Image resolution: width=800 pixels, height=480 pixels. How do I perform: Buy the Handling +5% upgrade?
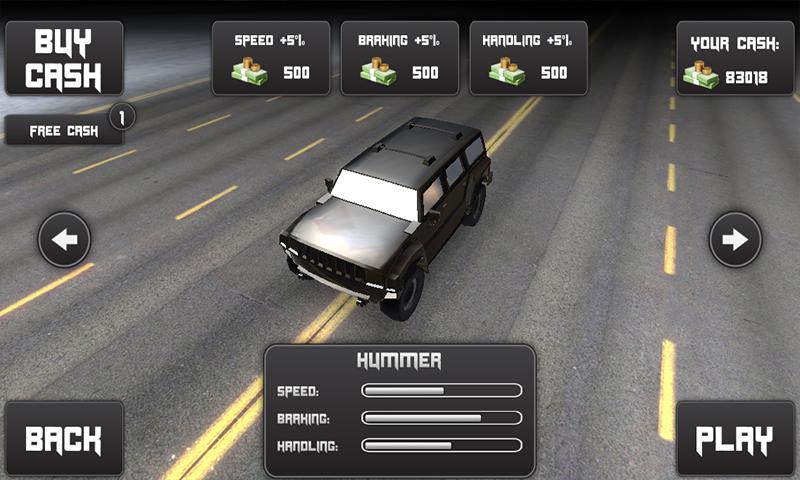pyautogui.click(x=528, y=59)
